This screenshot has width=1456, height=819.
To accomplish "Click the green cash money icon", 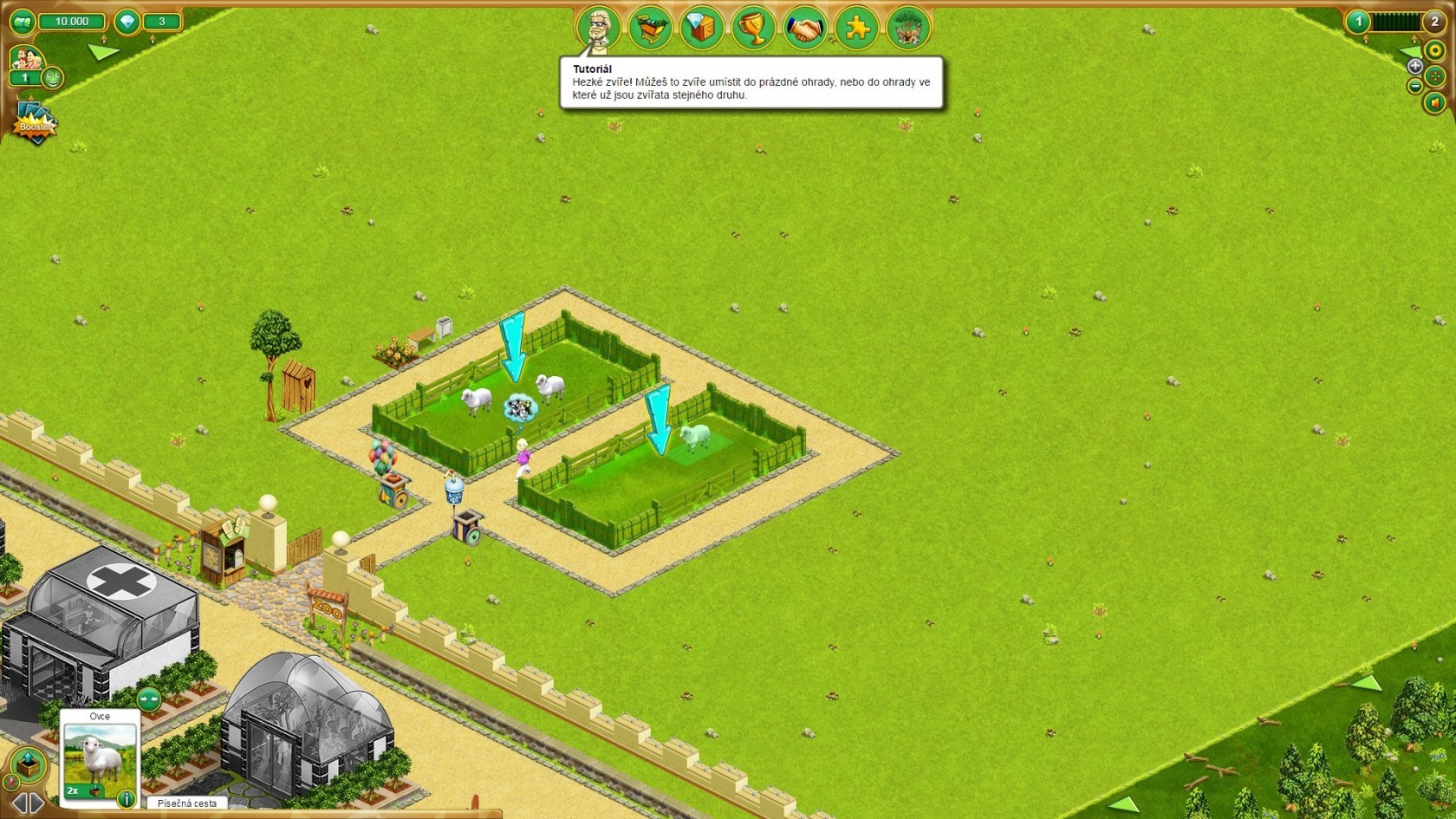I will pyautogui.click(x=23, y=21).
